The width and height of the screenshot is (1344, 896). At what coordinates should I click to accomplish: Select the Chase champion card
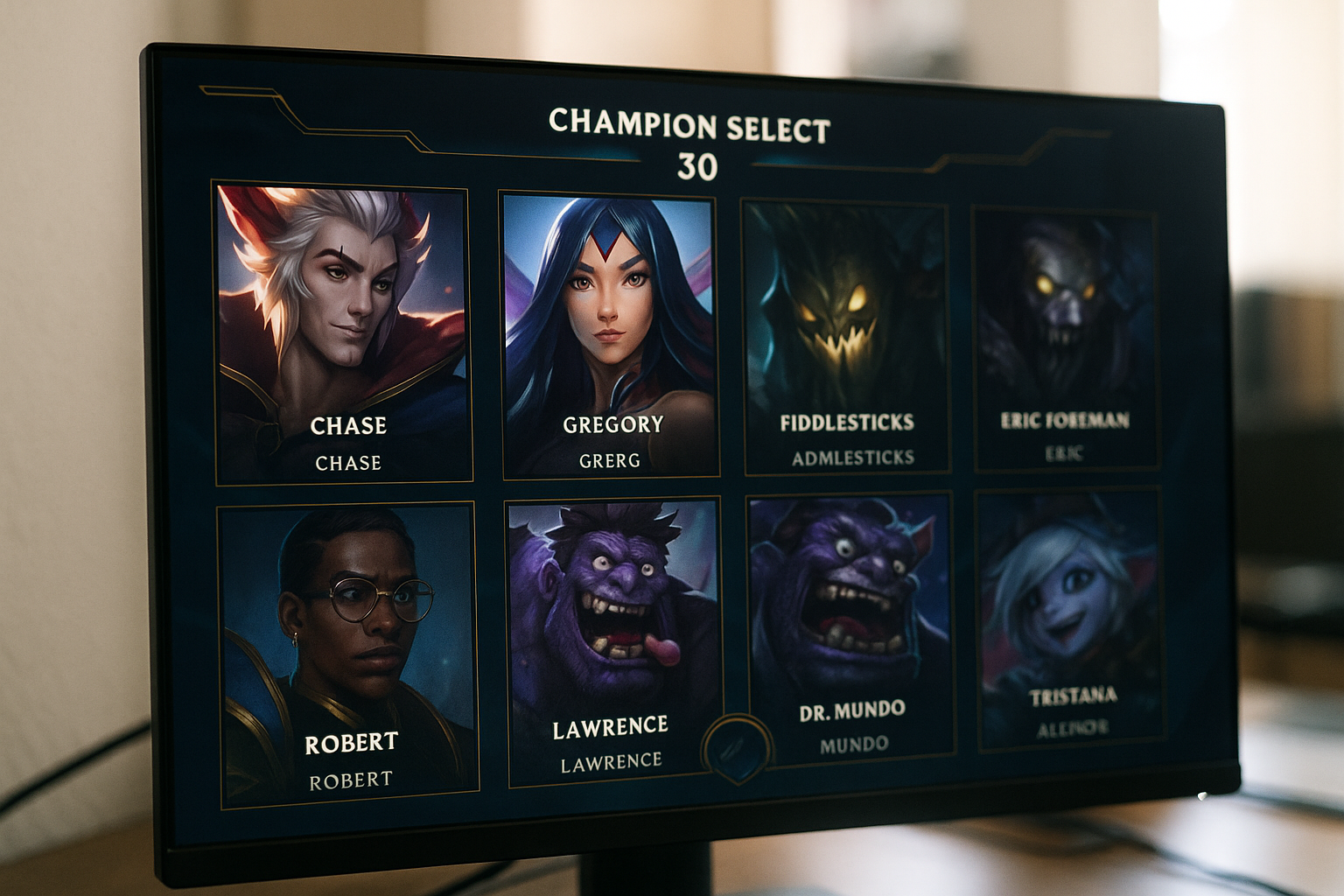point(343,332)
